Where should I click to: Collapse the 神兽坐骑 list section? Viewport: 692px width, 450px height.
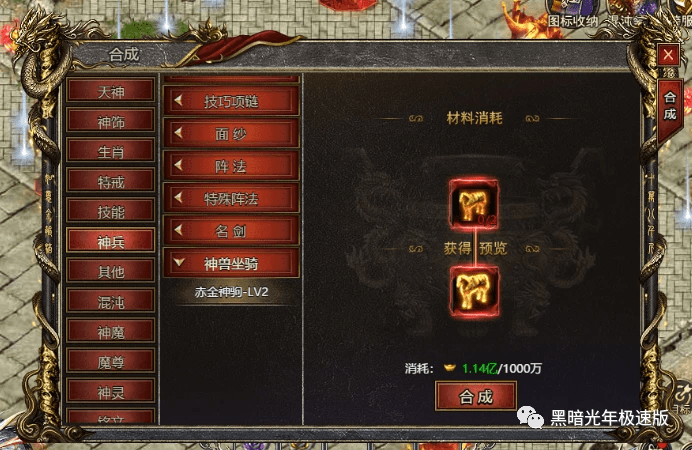click(x=232, y=264)
